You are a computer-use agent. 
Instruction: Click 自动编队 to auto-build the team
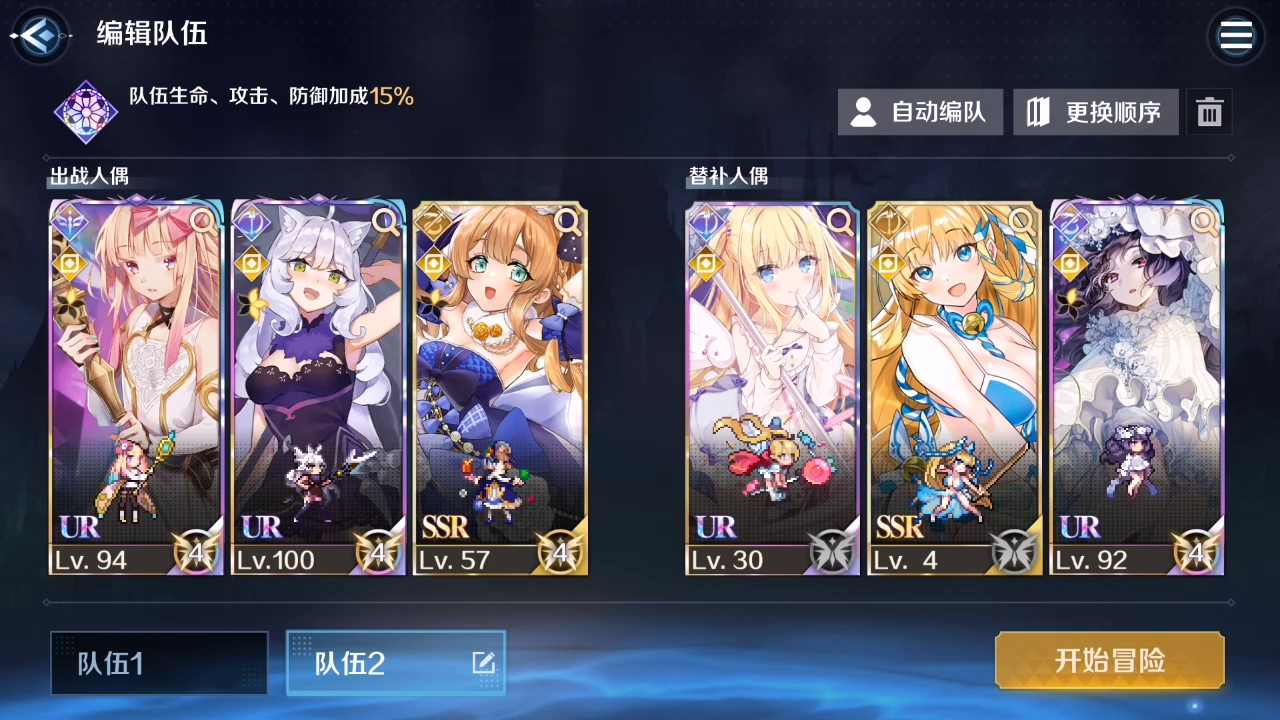[919, 112]
